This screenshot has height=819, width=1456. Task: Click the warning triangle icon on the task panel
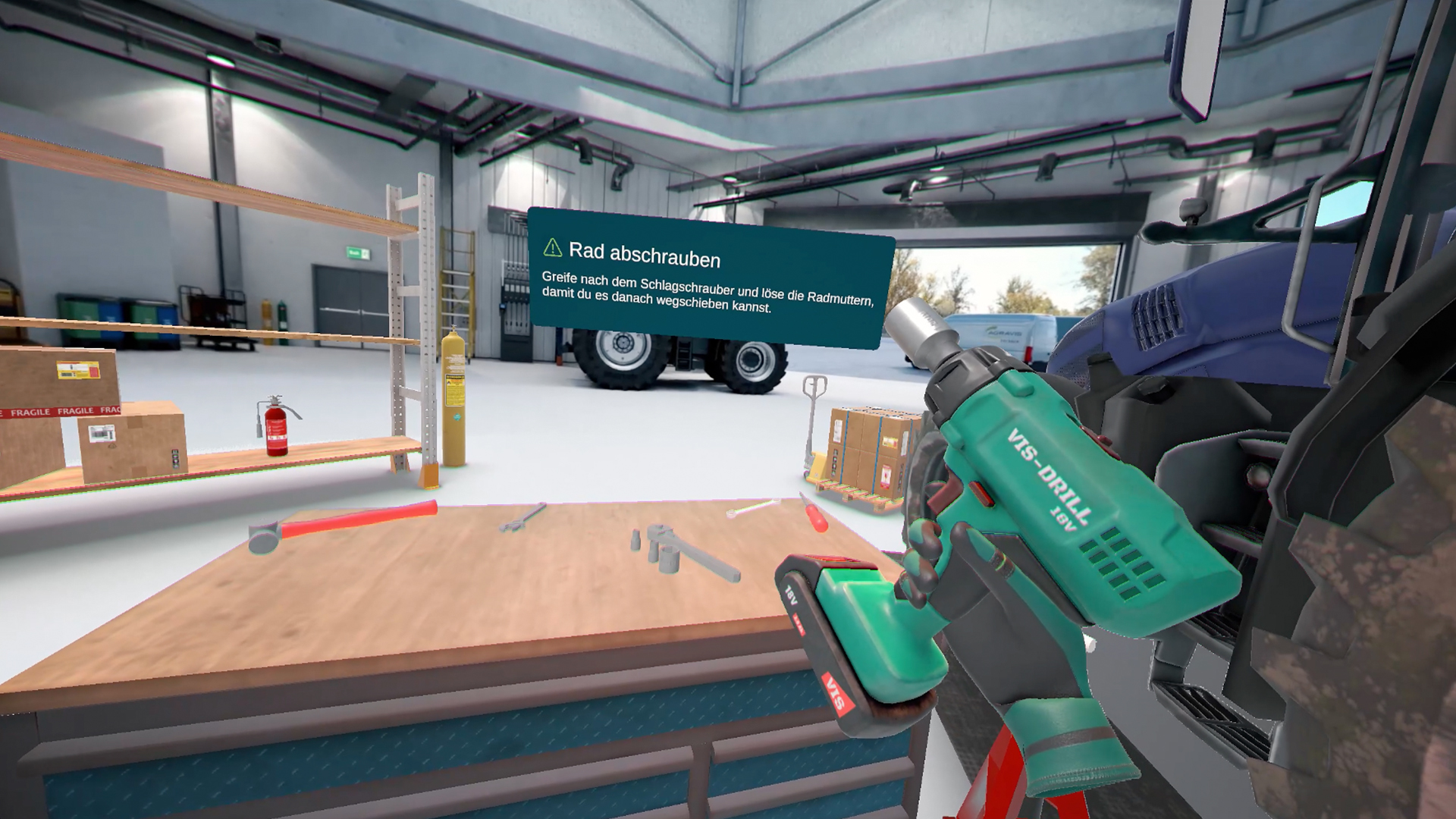point(551,248)
